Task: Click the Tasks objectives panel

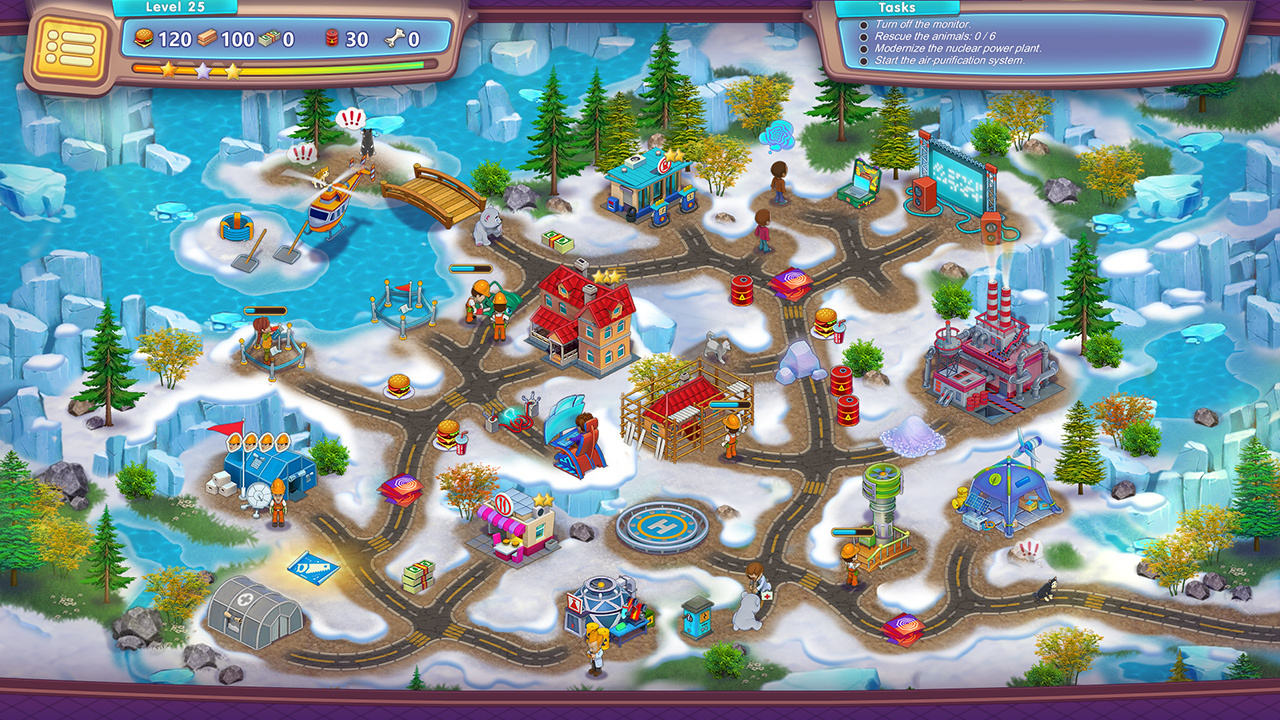Action: (1031, 41)
